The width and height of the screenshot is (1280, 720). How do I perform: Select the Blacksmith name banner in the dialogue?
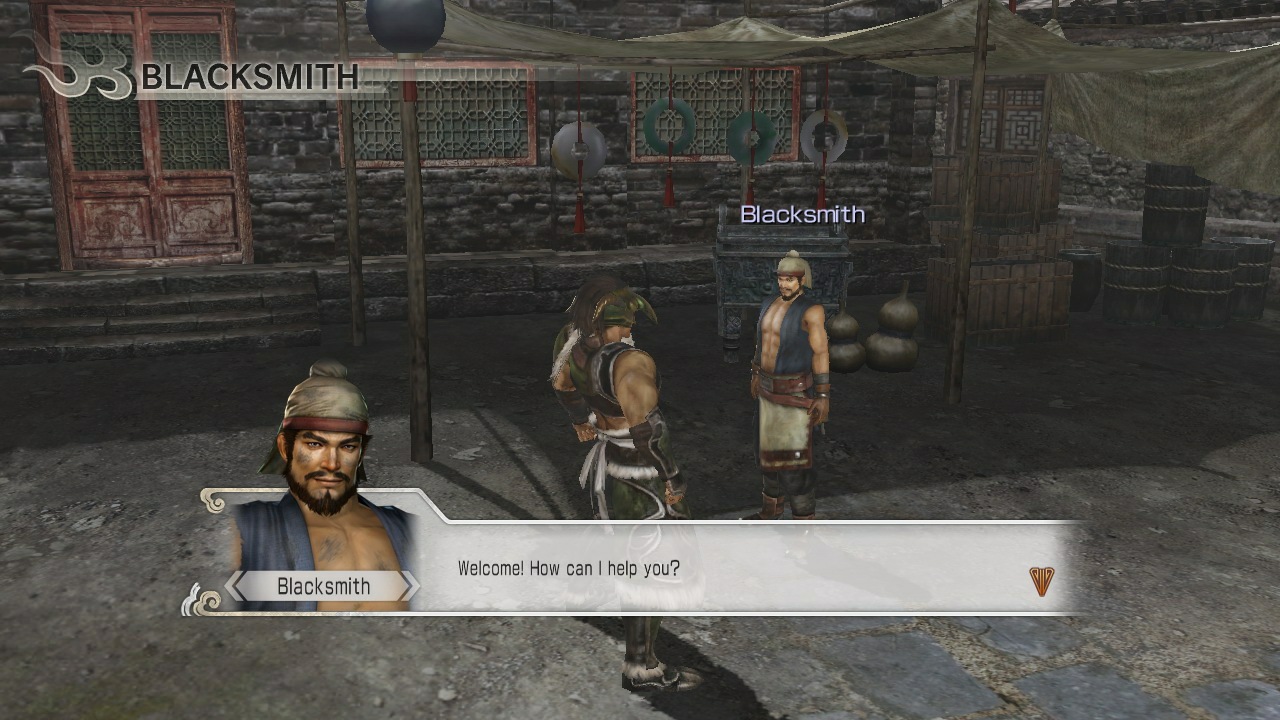point(319,586)
